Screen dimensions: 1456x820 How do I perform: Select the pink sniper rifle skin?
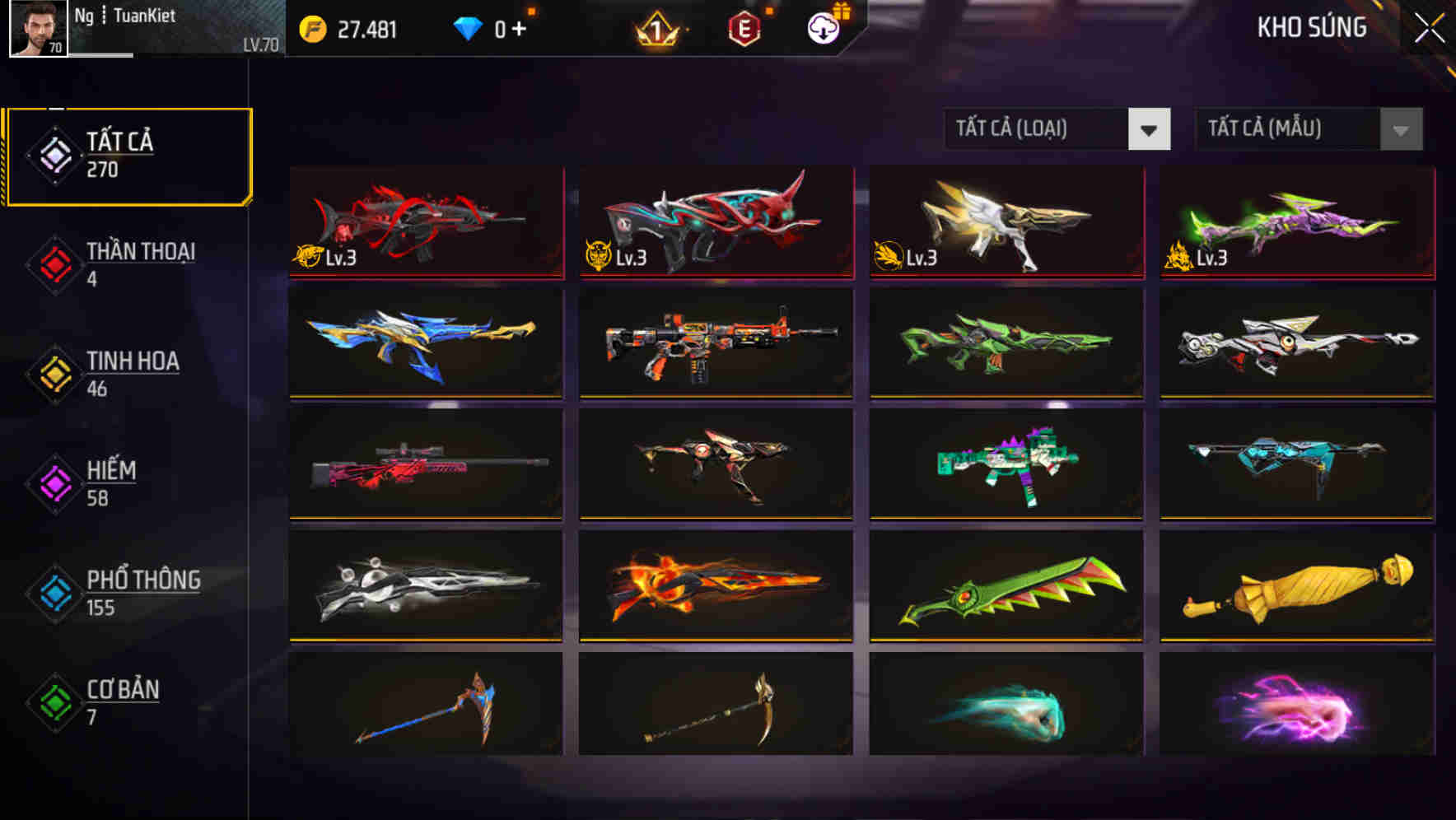[x=425, y=465]
